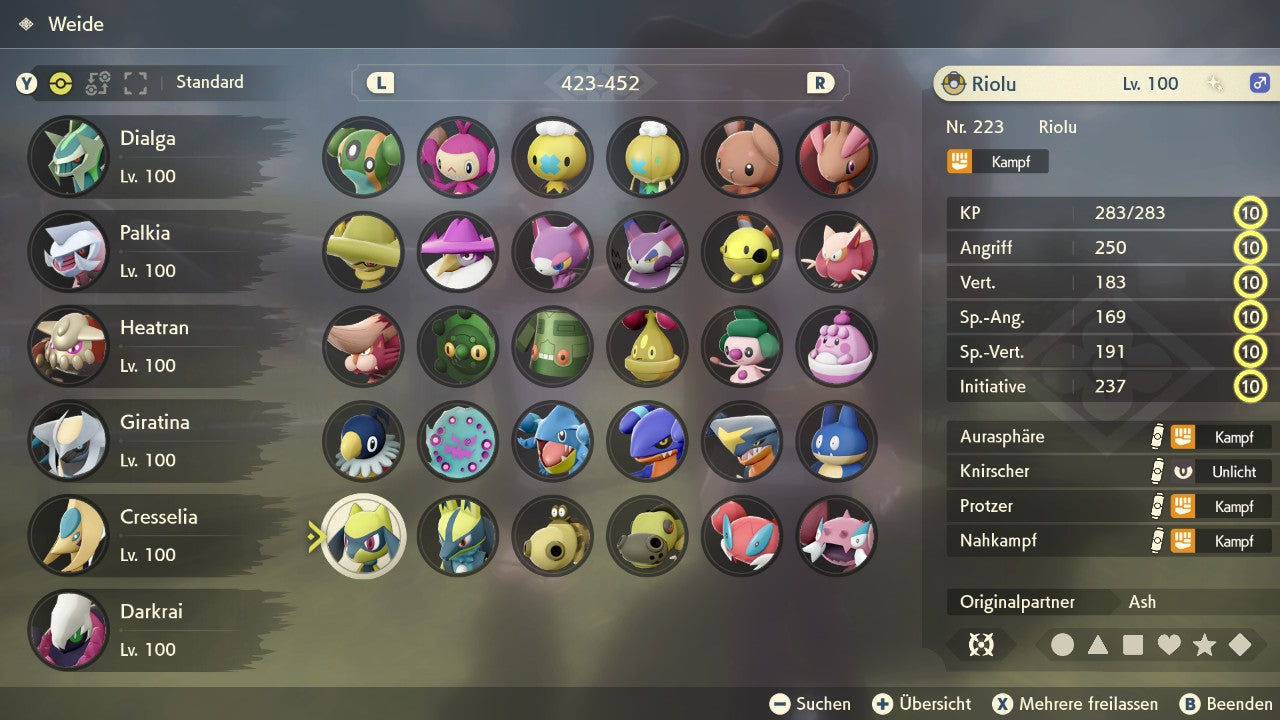The image size is (1280, 720).
Task: Pick Giratina in the party list
Action: point(150,440)
